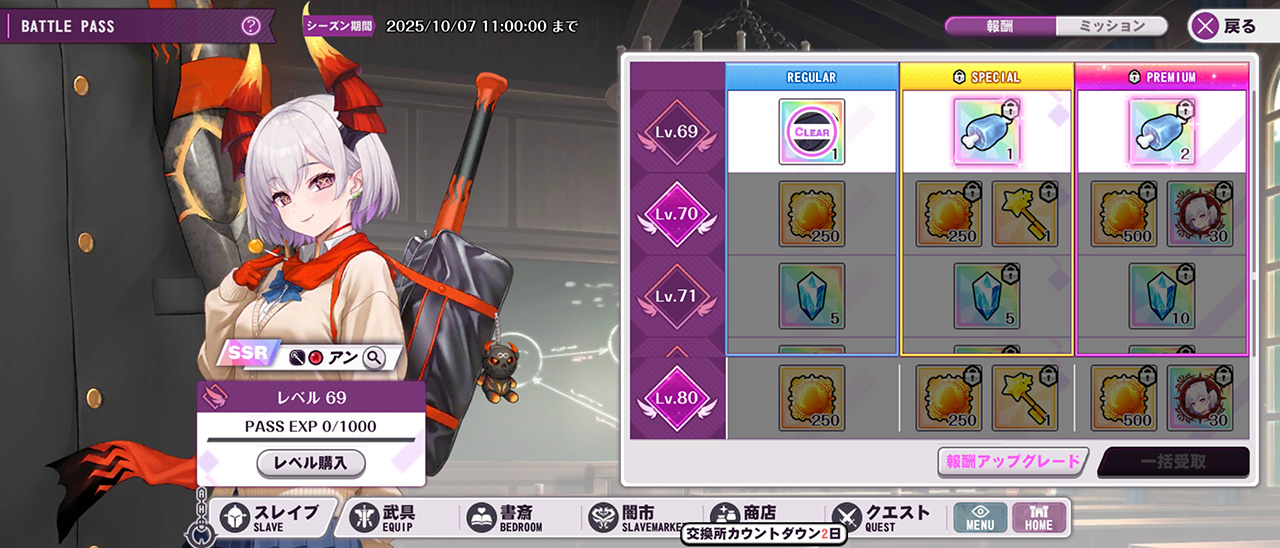Open the 報酬アップグレード reward upgrade

tap(1013, 461)
